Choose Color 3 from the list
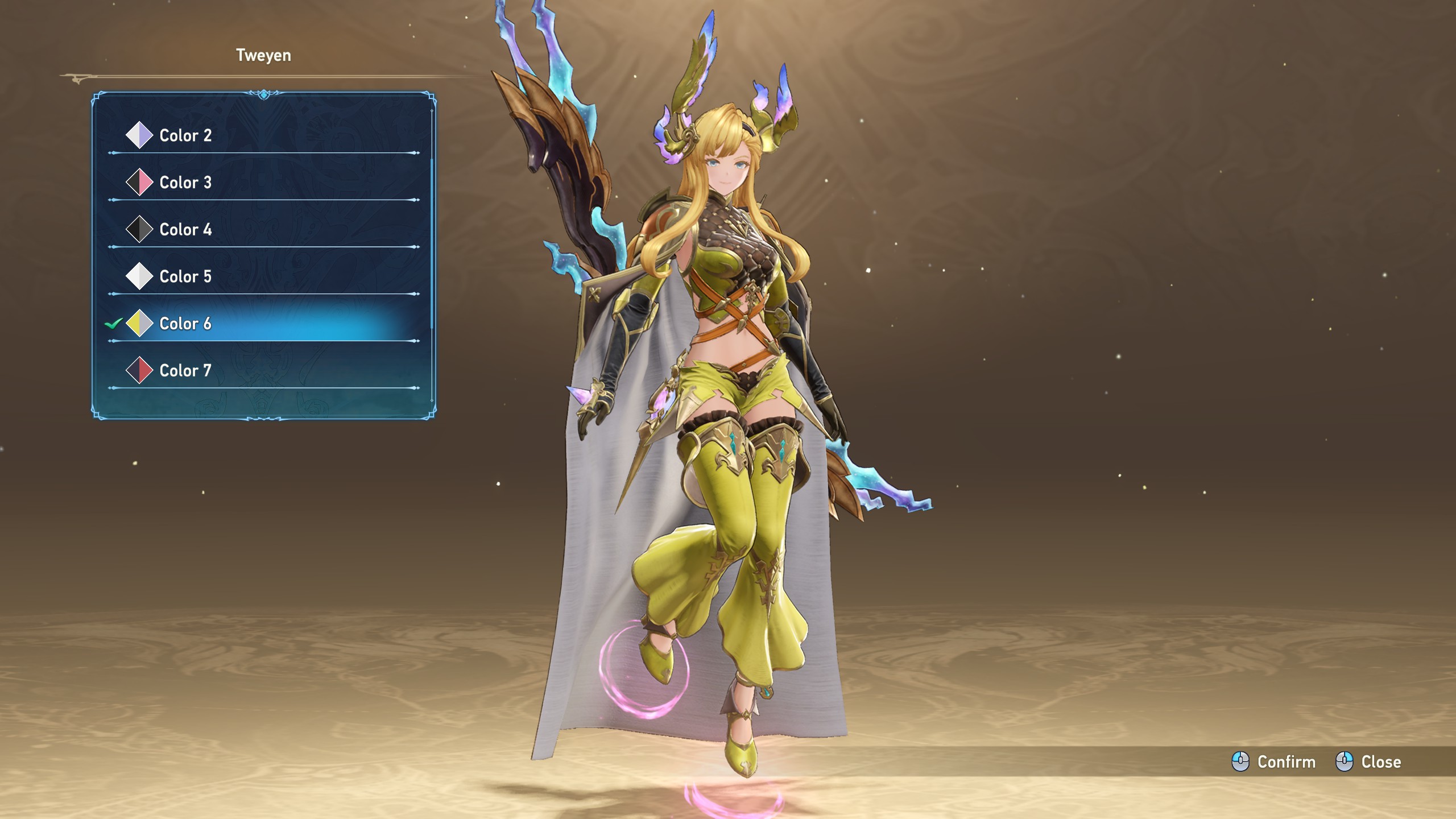Viewport: 1456px width, 819px height. pyautogui.click(x=185, y=183)
